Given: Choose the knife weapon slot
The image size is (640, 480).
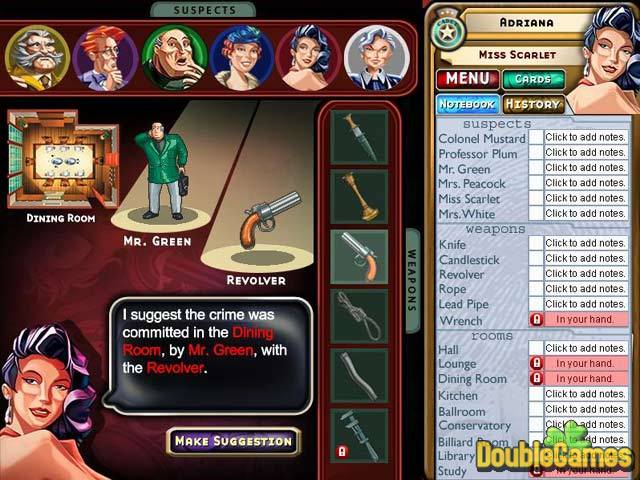Looking at the screenshot, I should (360, 136).
